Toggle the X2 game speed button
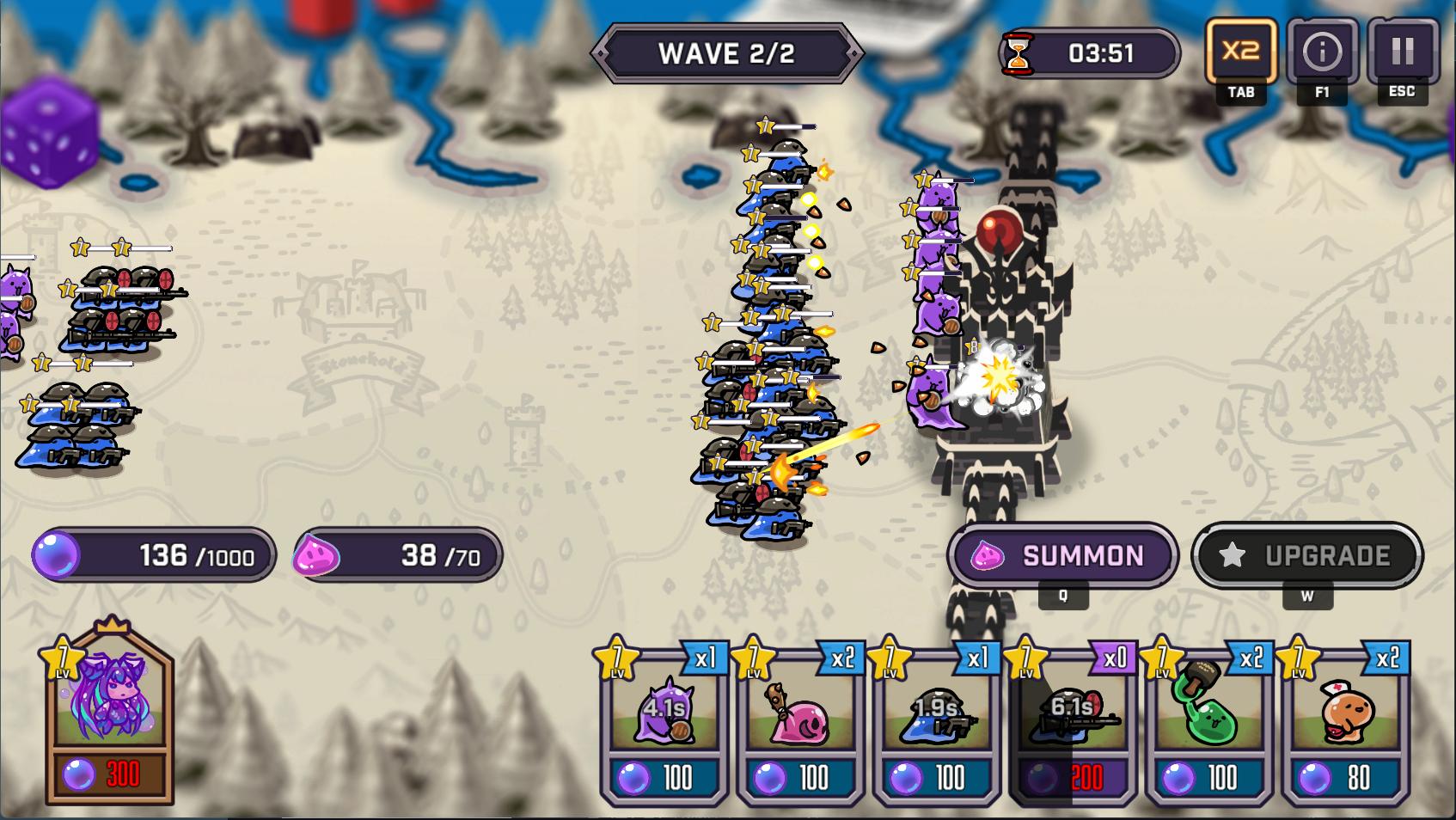 click(x=1240, y=52)
